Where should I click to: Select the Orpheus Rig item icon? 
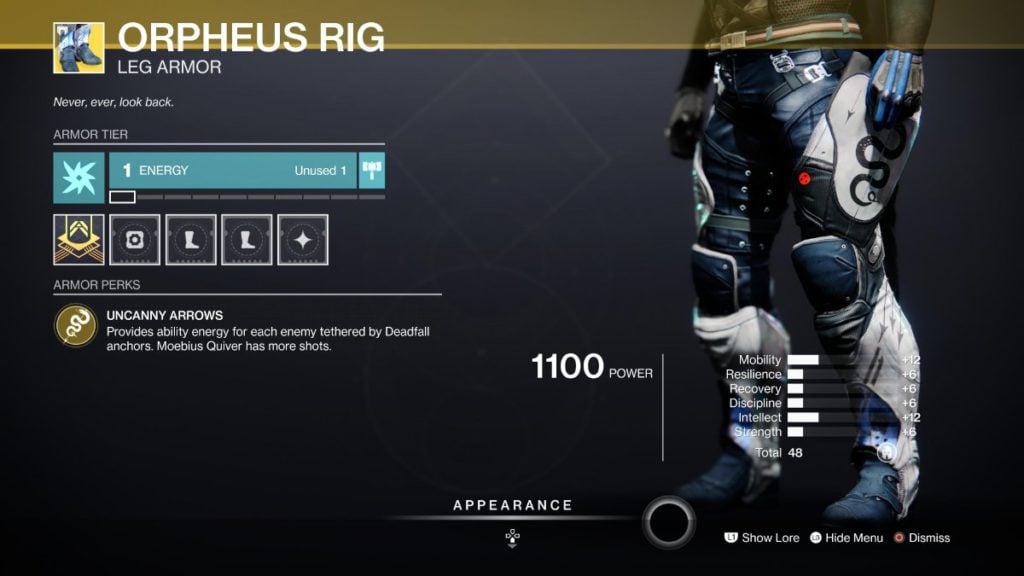click(x=78, y=47)
